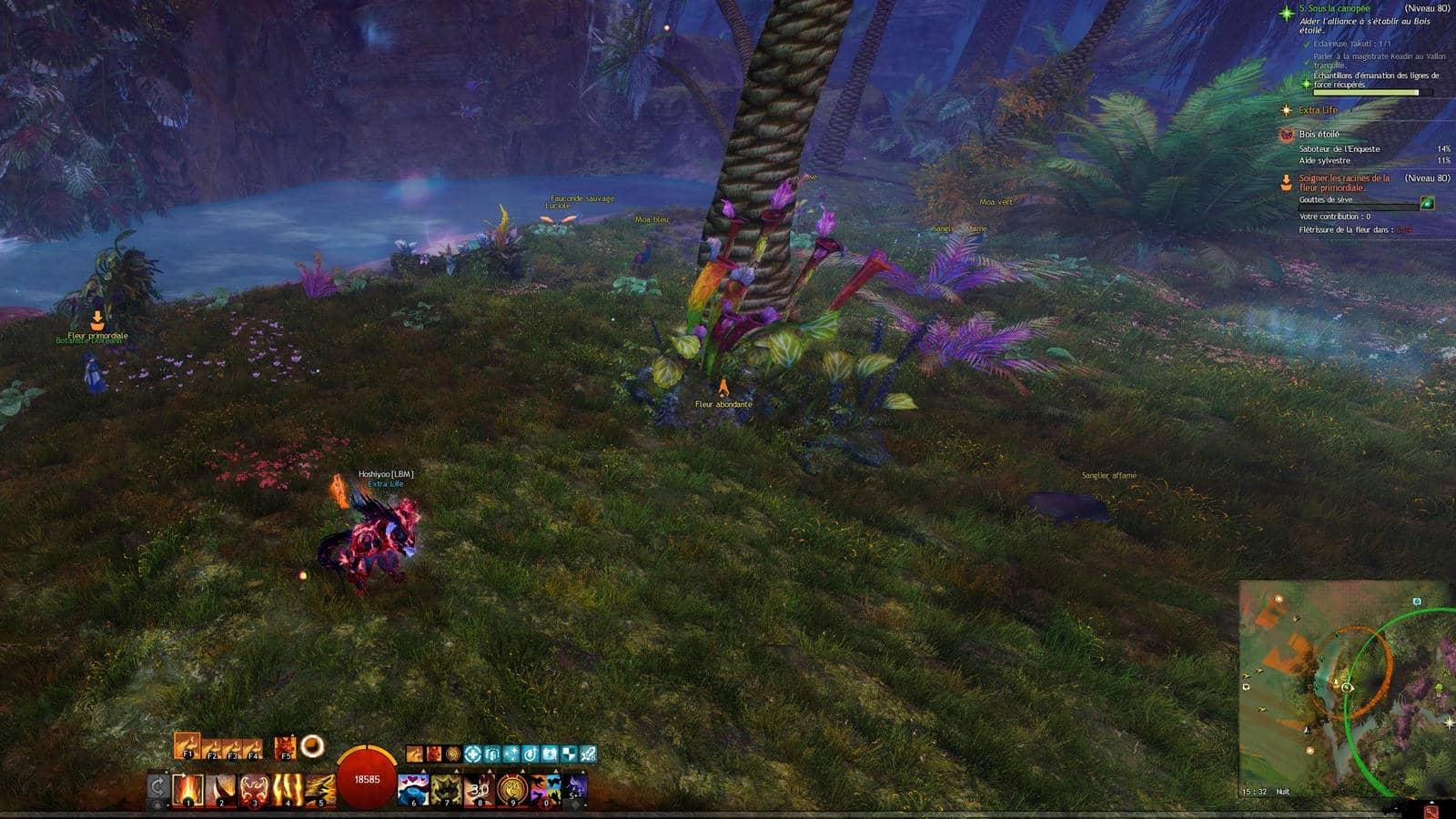Activate the large F1 profession skill
Screen dimensions: 1456x819
pyautogui.click(x=187, y=746)
